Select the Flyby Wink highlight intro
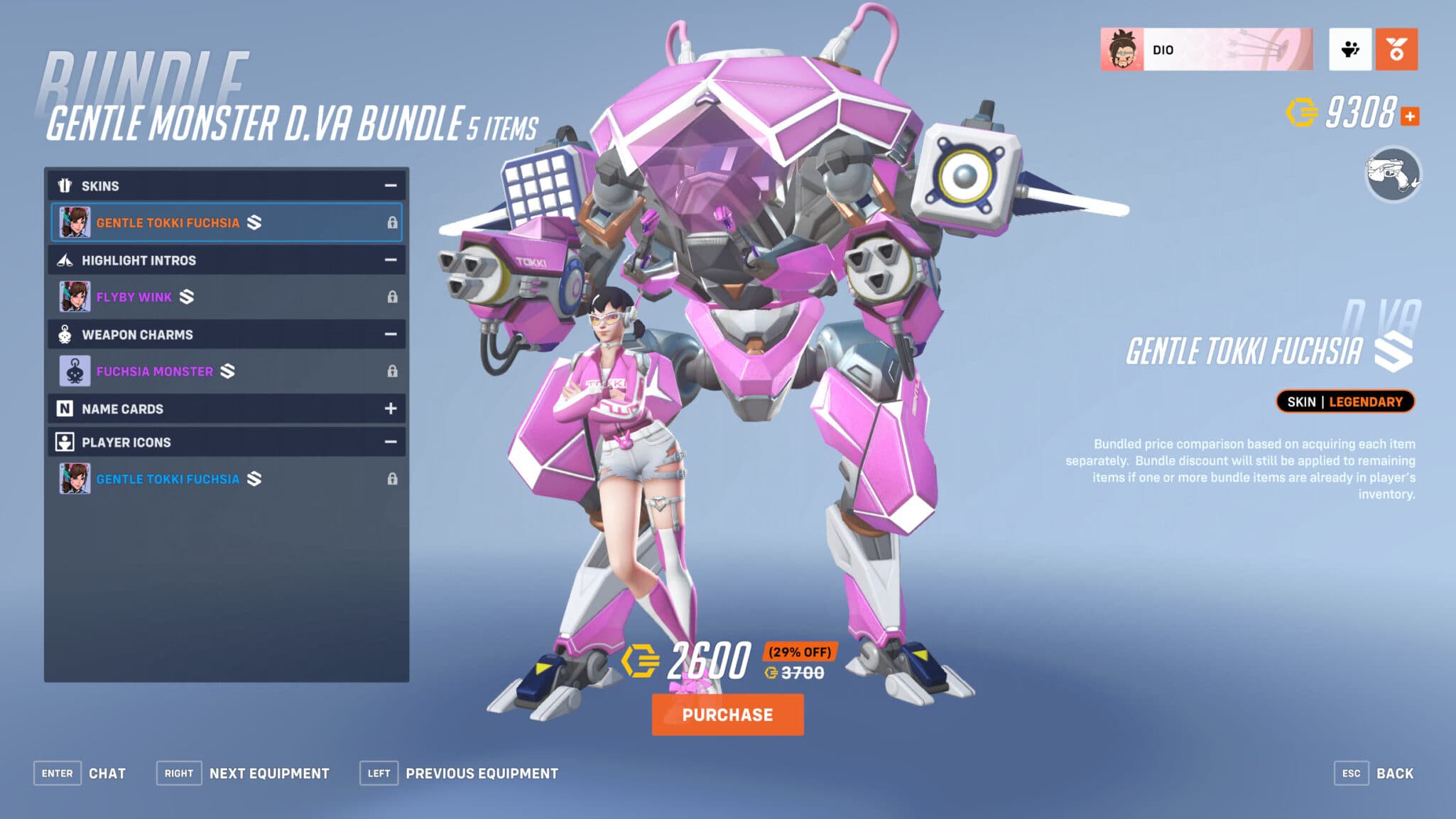This screenshot has width=1456, height=819. [135, 297]
